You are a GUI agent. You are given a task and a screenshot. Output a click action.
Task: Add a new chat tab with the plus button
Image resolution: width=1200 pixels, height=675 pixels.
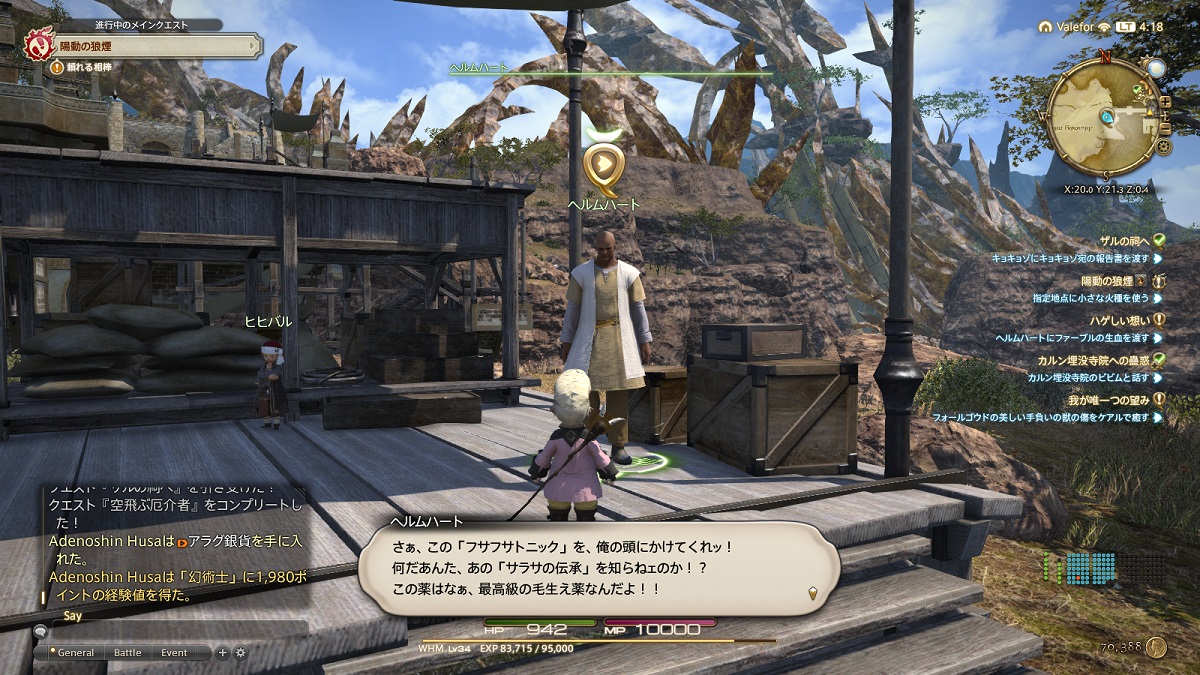pos(223,653)
